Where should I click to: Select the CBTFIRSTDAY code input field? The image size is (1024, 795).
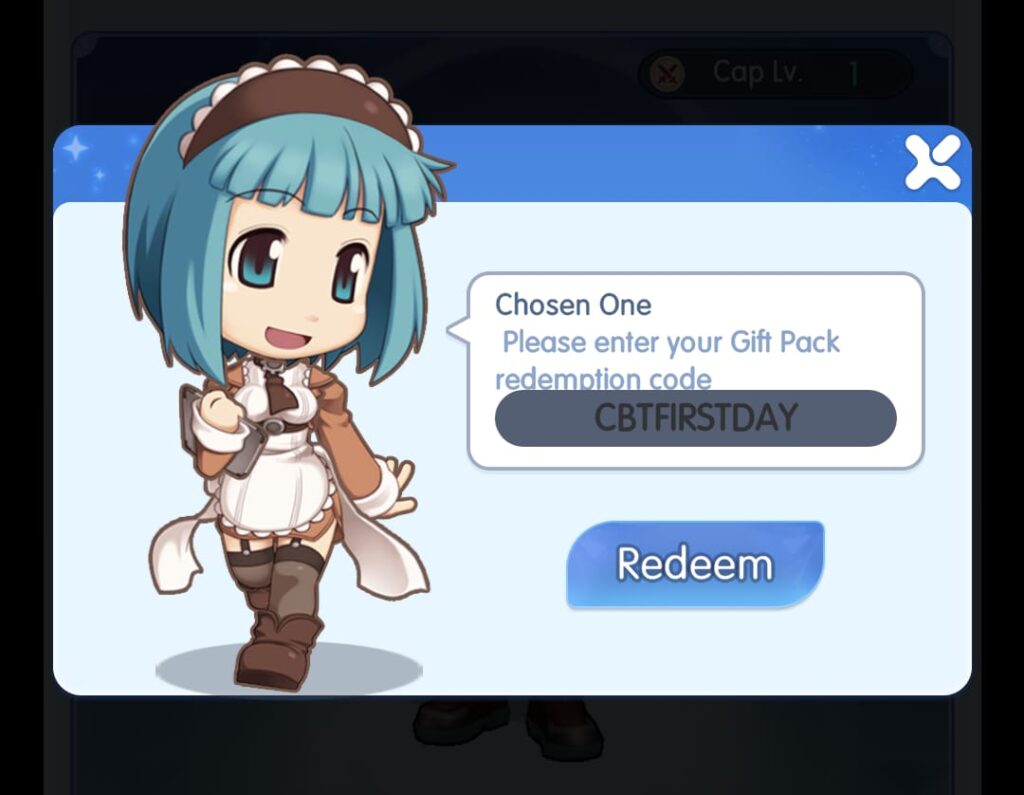695,418
